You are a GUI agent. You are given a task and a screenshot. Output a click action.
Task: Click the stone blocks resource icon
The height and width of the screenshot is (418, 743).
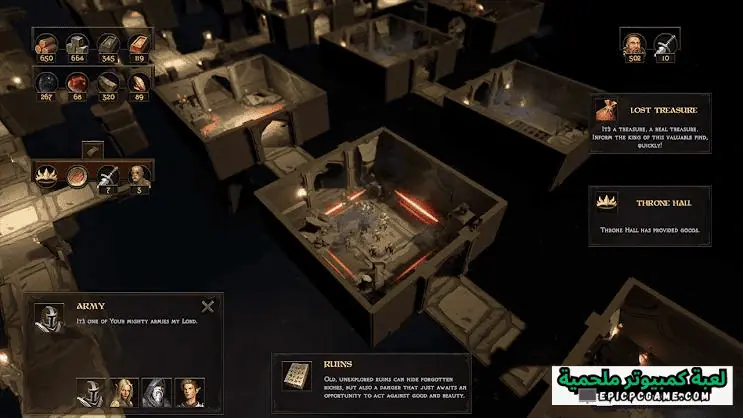point(77,44)
